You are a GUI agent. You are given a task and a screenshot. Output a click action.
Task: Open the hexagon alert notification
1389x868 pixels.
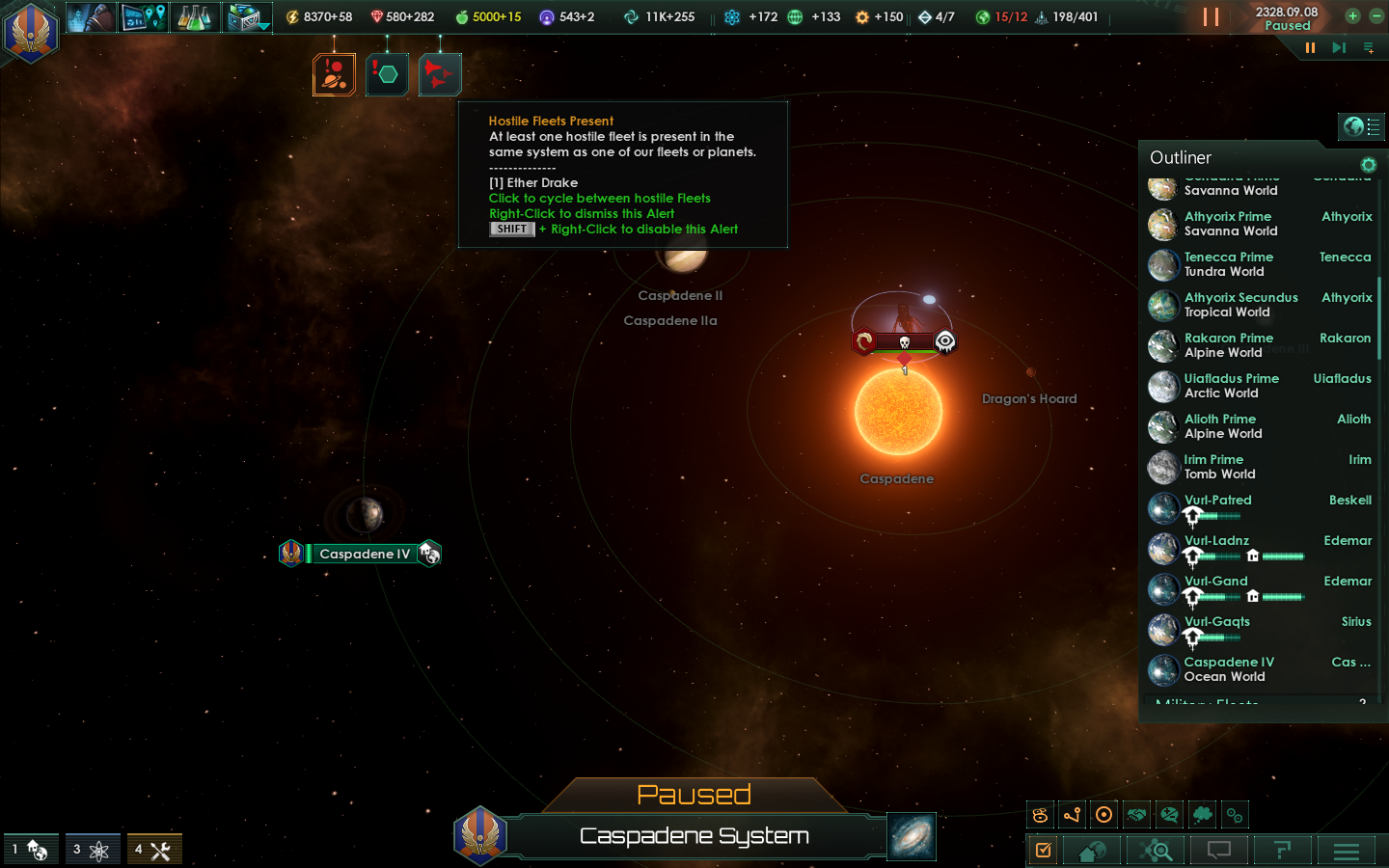coord(387,74)
